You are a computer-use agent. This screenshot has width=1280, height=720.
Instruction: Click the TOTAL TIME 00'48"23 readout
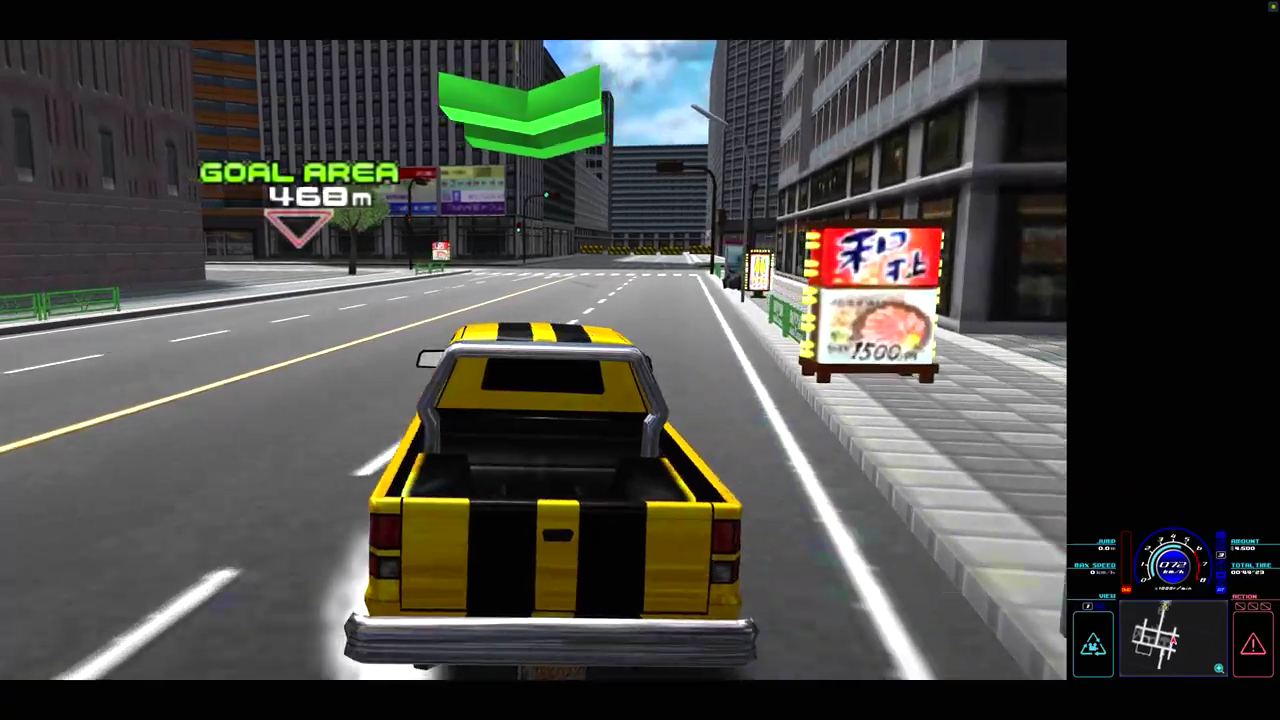pos(1248,571)
